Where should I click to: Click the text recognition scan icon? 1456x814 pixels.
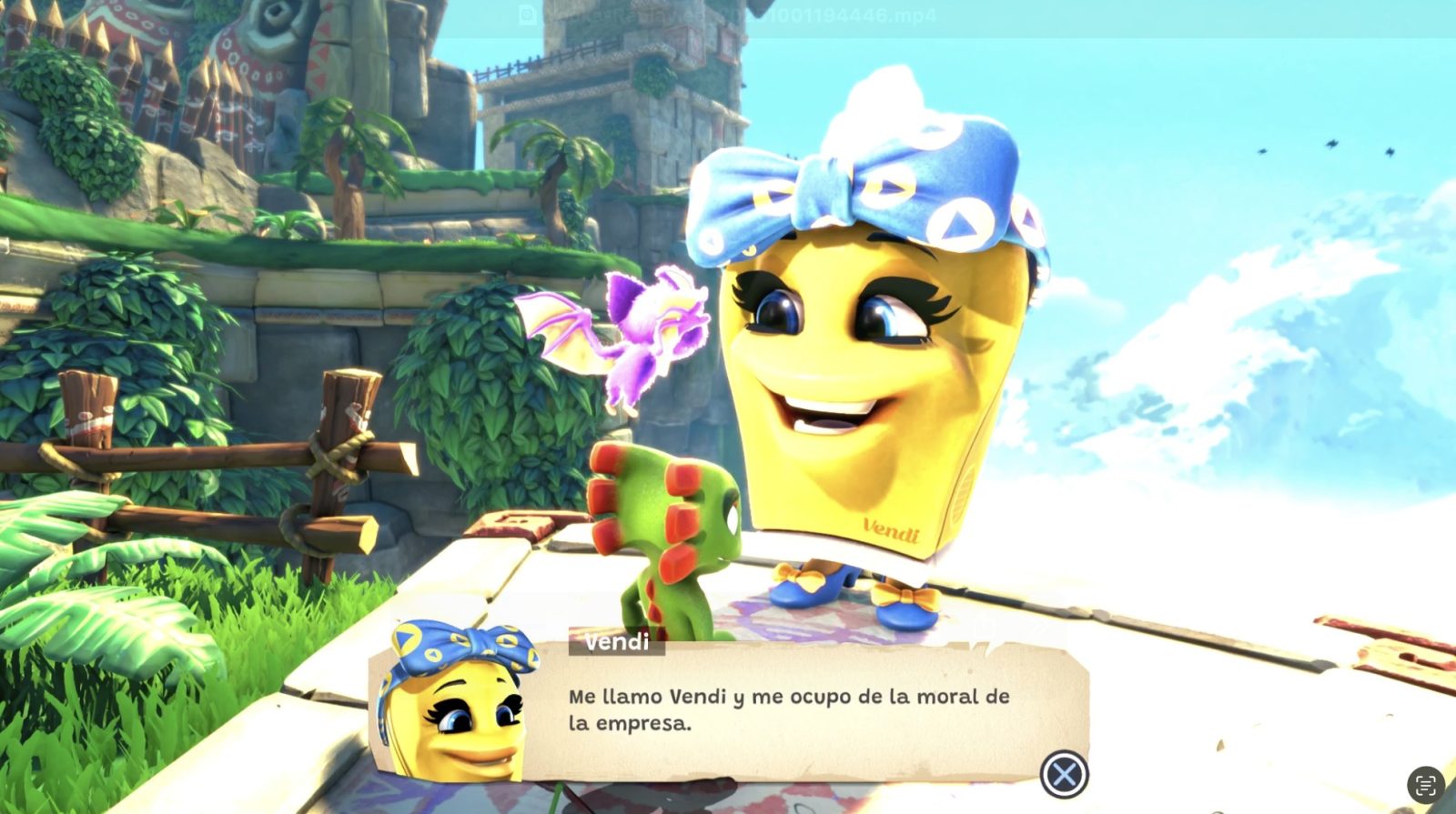[1425, 785]
